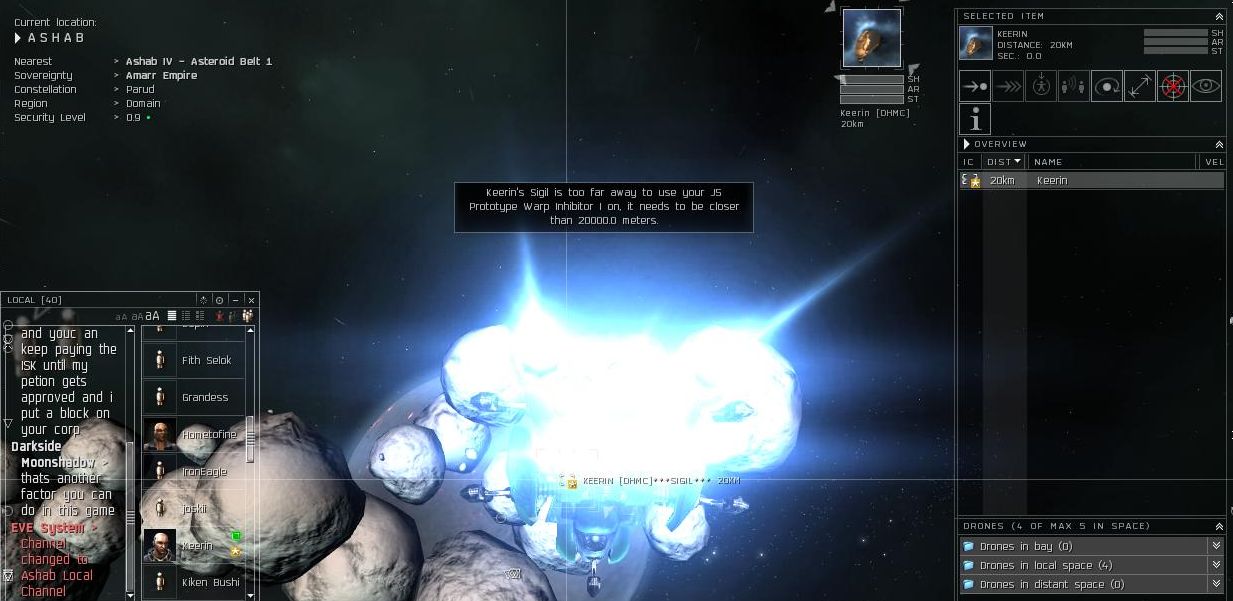The height and width of the screenshot is (601, 1233).
Task: Unlock target with the red crosshair icon
Action: [1173, 87]
